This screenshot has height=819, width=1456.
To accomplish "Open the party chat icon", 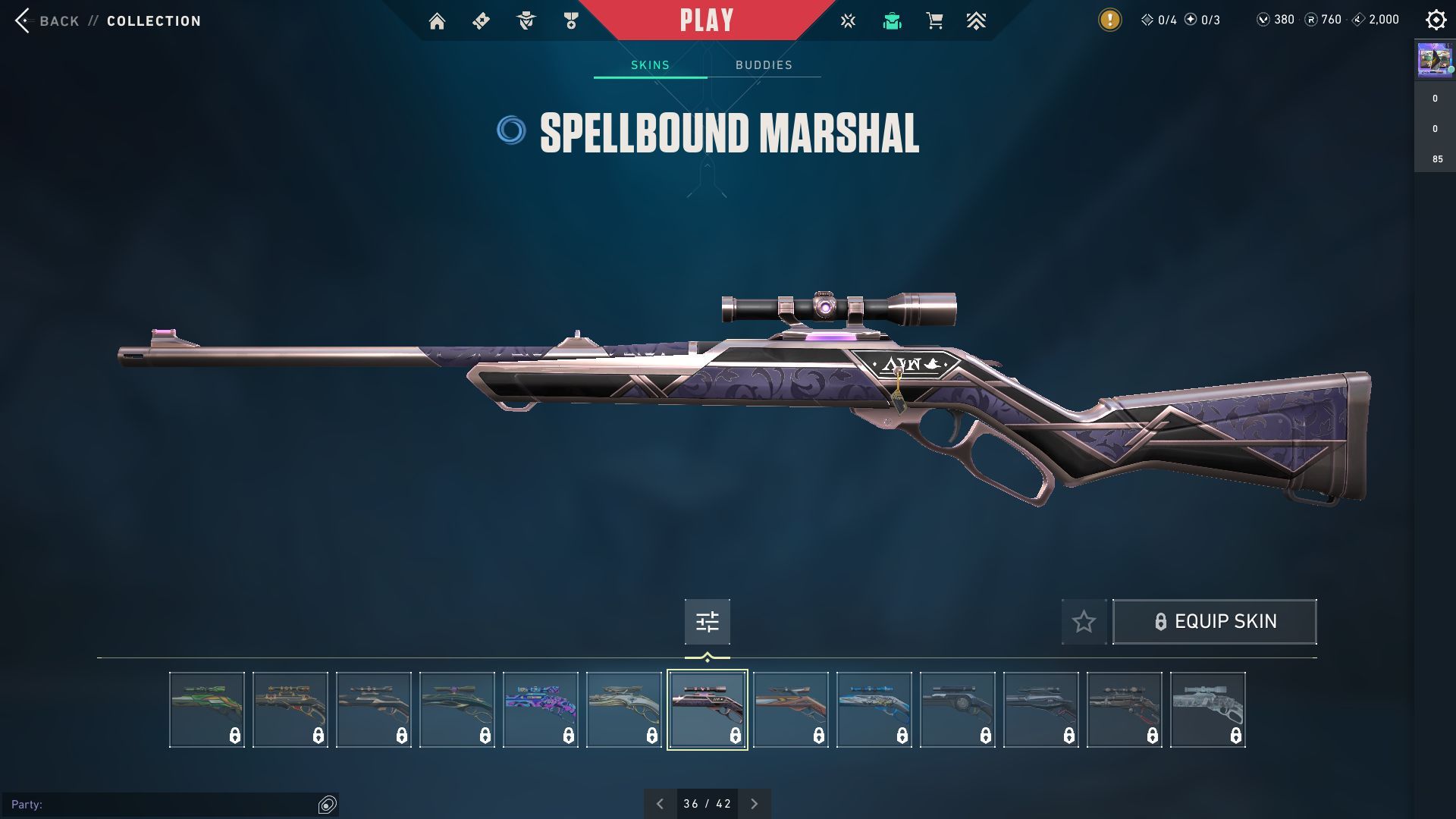I will coord(327,805).
